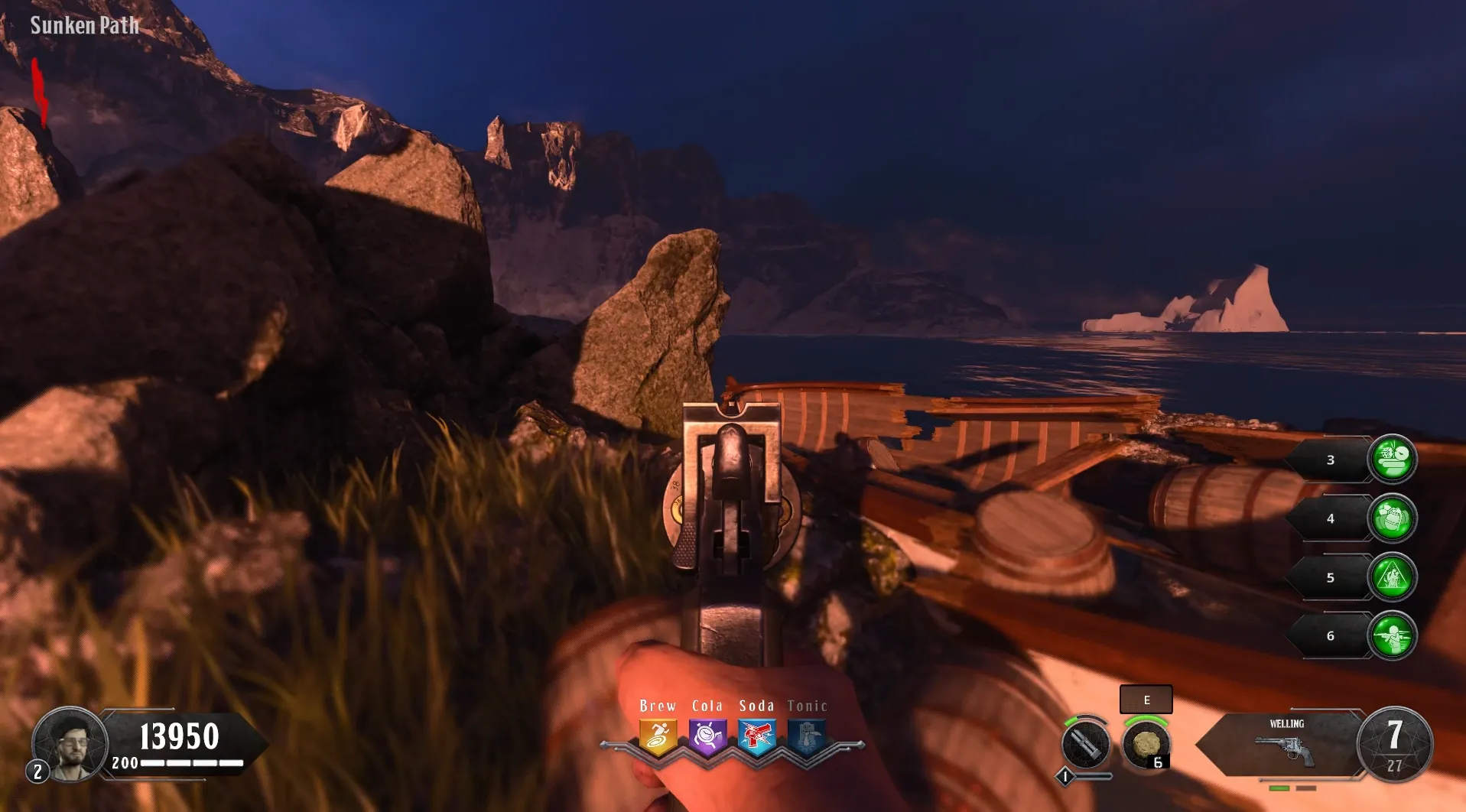Viewport: 1466px width, 812px height.
Task: Click the round stone equipment icon
Action: pyautogui.click(x=1145, y=744)
